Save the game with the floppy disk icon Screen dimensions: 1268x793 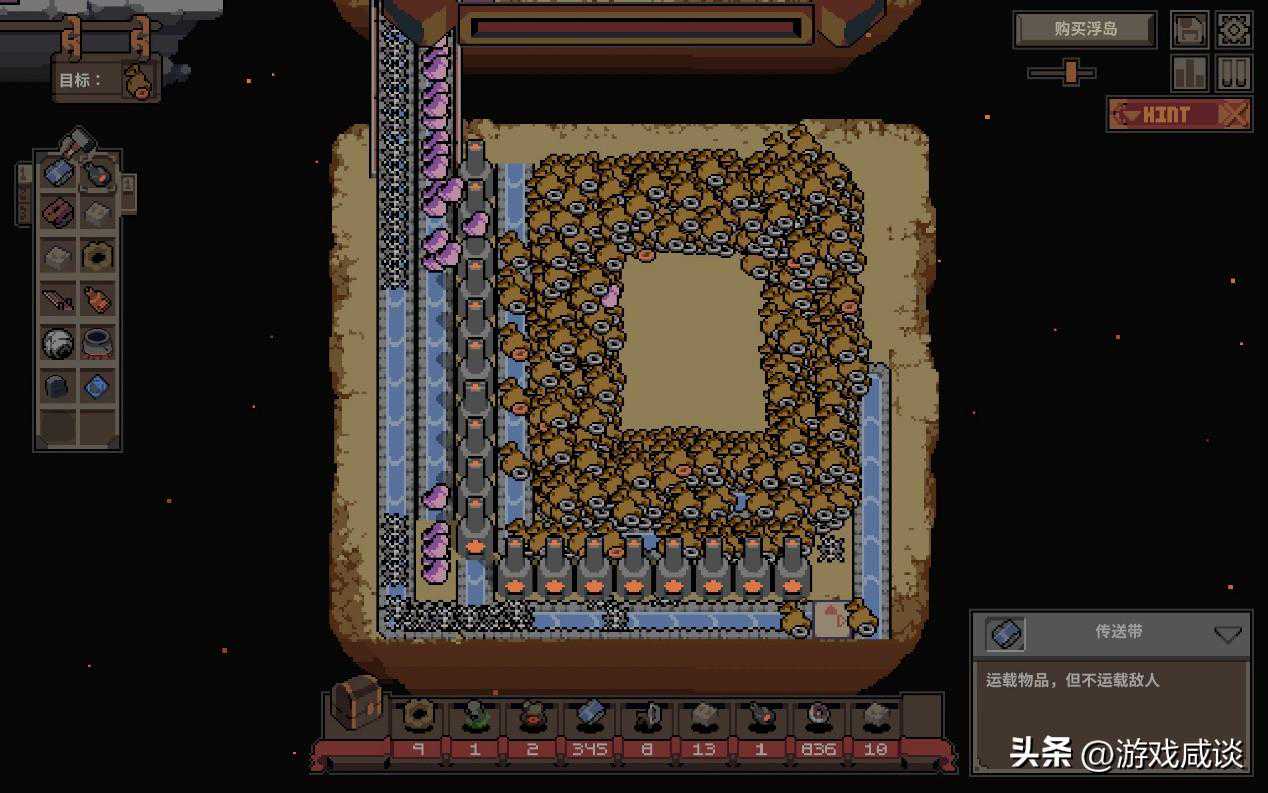tap(1190, 30)
